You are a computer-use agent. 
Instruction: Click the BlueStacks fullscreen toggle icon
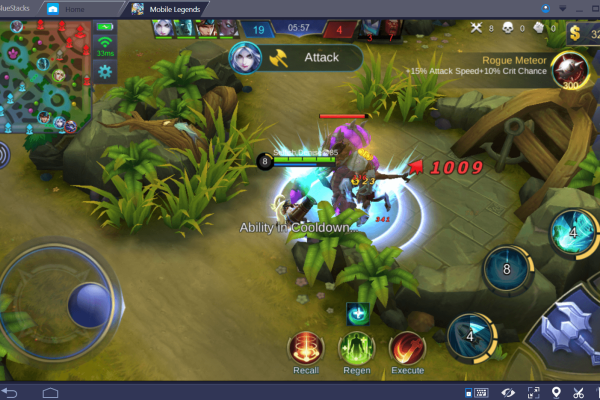coord(532,391)
